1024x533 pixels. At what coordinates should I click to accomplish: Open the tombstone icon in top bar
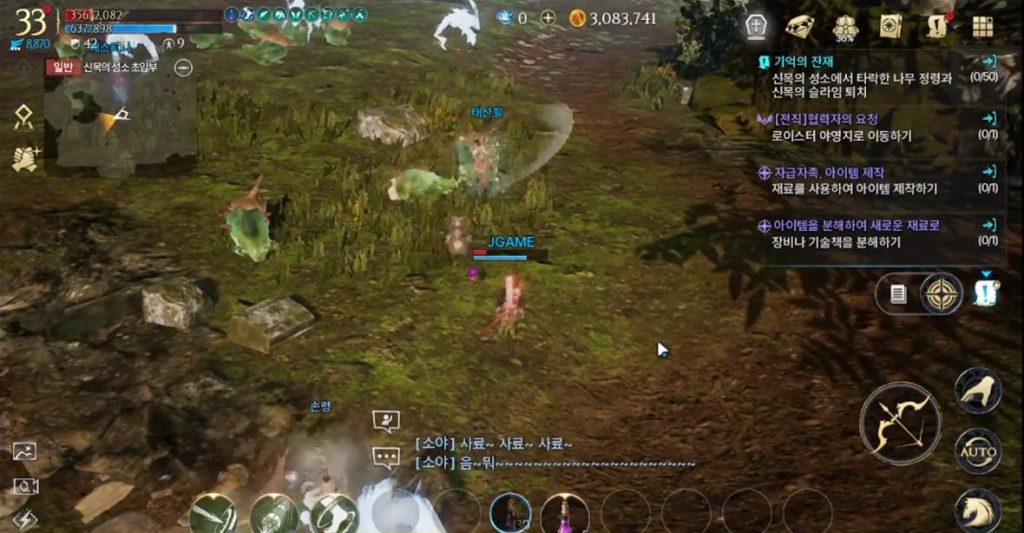(757, 26)
